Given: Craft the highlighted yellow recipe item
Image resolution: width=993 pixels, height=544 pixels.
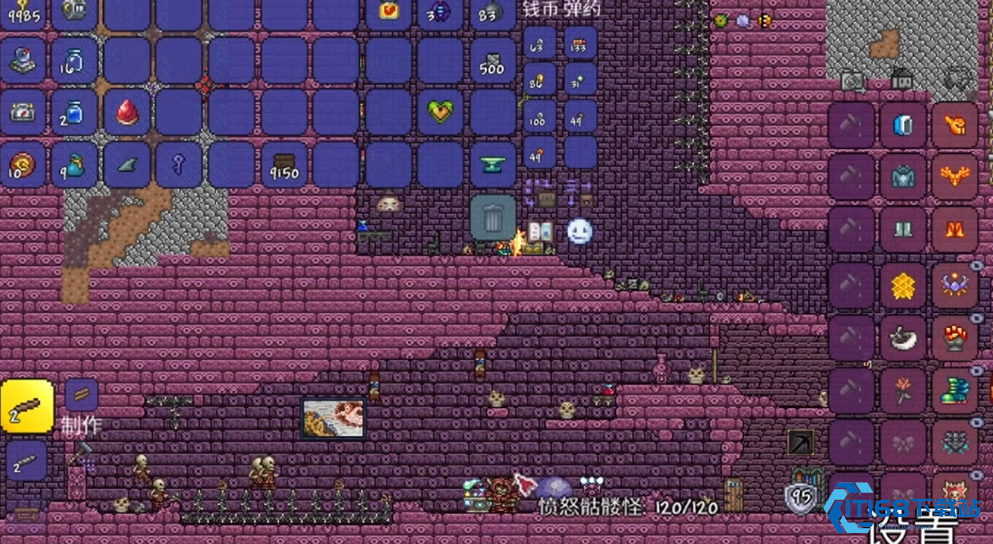Looking at the screenshot, I should pos(27,407).
